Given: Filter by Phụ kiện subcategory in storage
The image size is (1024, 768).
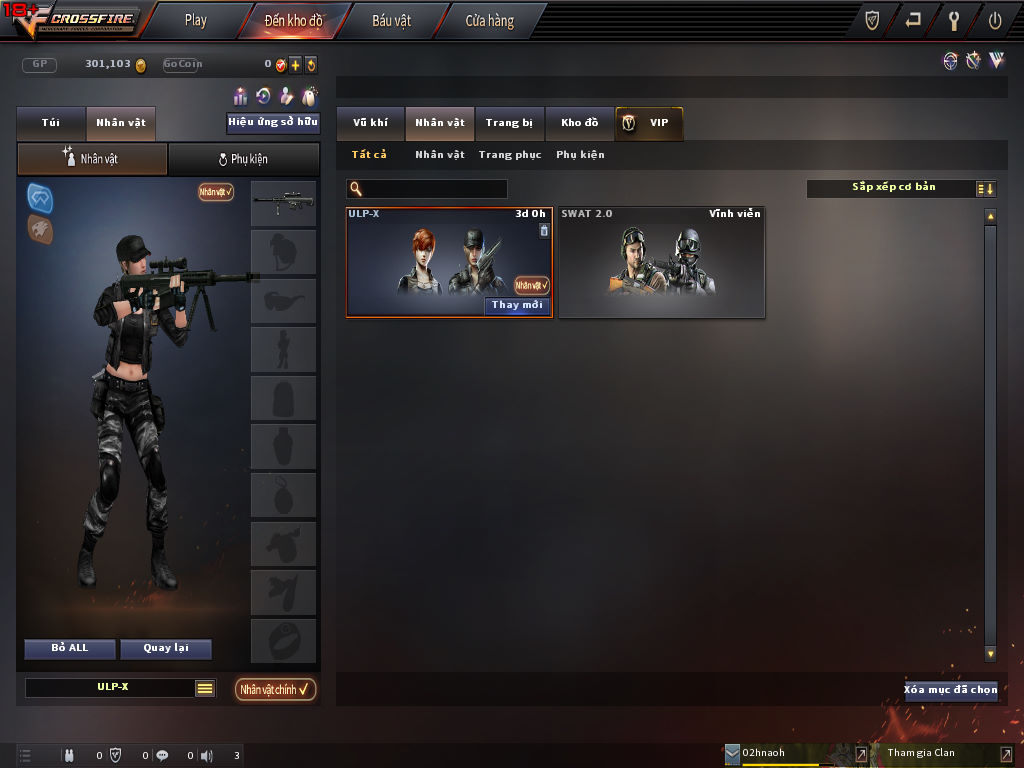Looking at the screenshot, I should click(x=580, y=155).
